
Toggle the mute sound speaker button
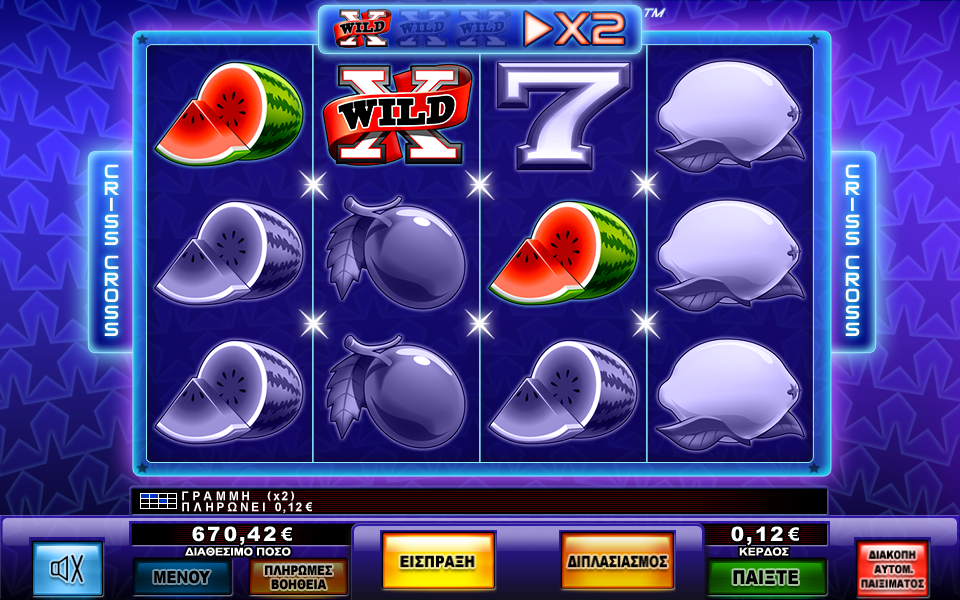(x=67, y=569)
